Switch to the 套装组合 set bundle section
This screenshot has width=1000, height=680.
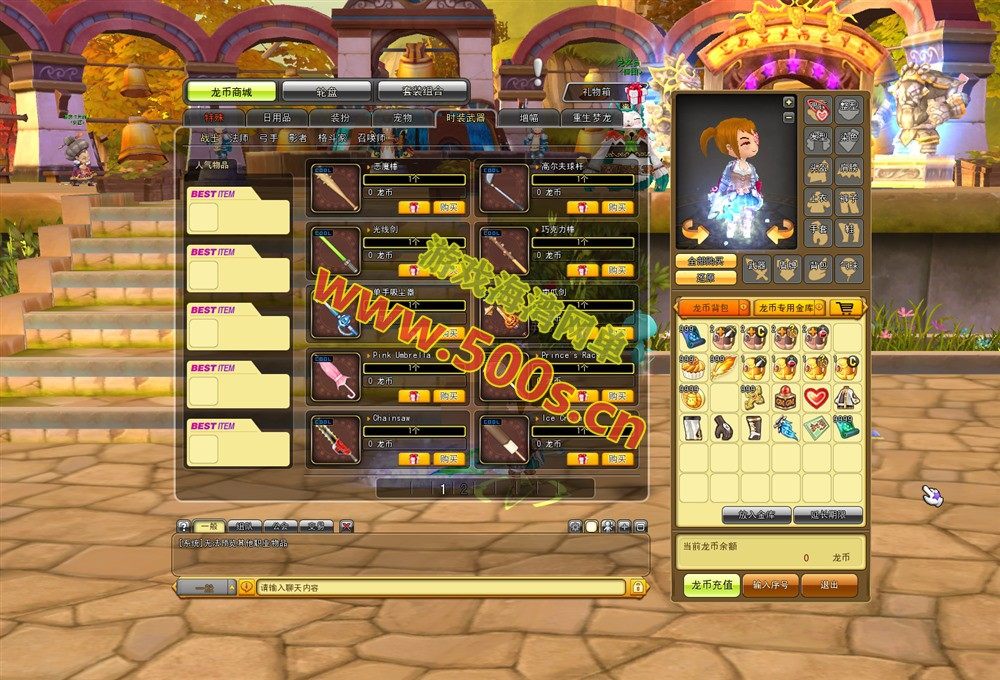click(x=422, y=91)
